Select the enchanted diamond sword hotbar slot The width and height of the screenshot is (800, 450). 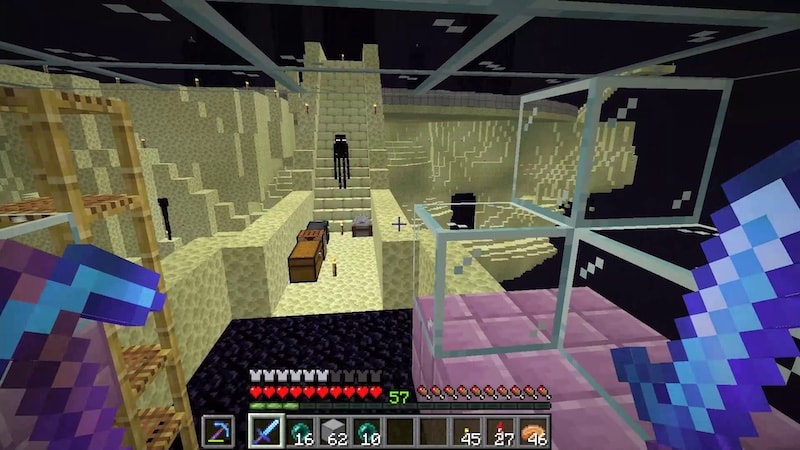click(266, 432)
